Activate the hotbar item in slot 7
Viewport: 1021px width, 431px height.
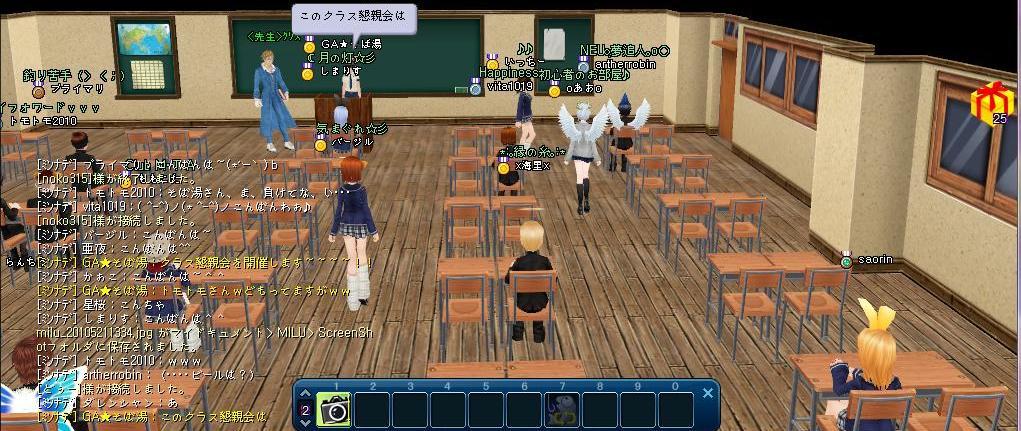coord(562,409)
